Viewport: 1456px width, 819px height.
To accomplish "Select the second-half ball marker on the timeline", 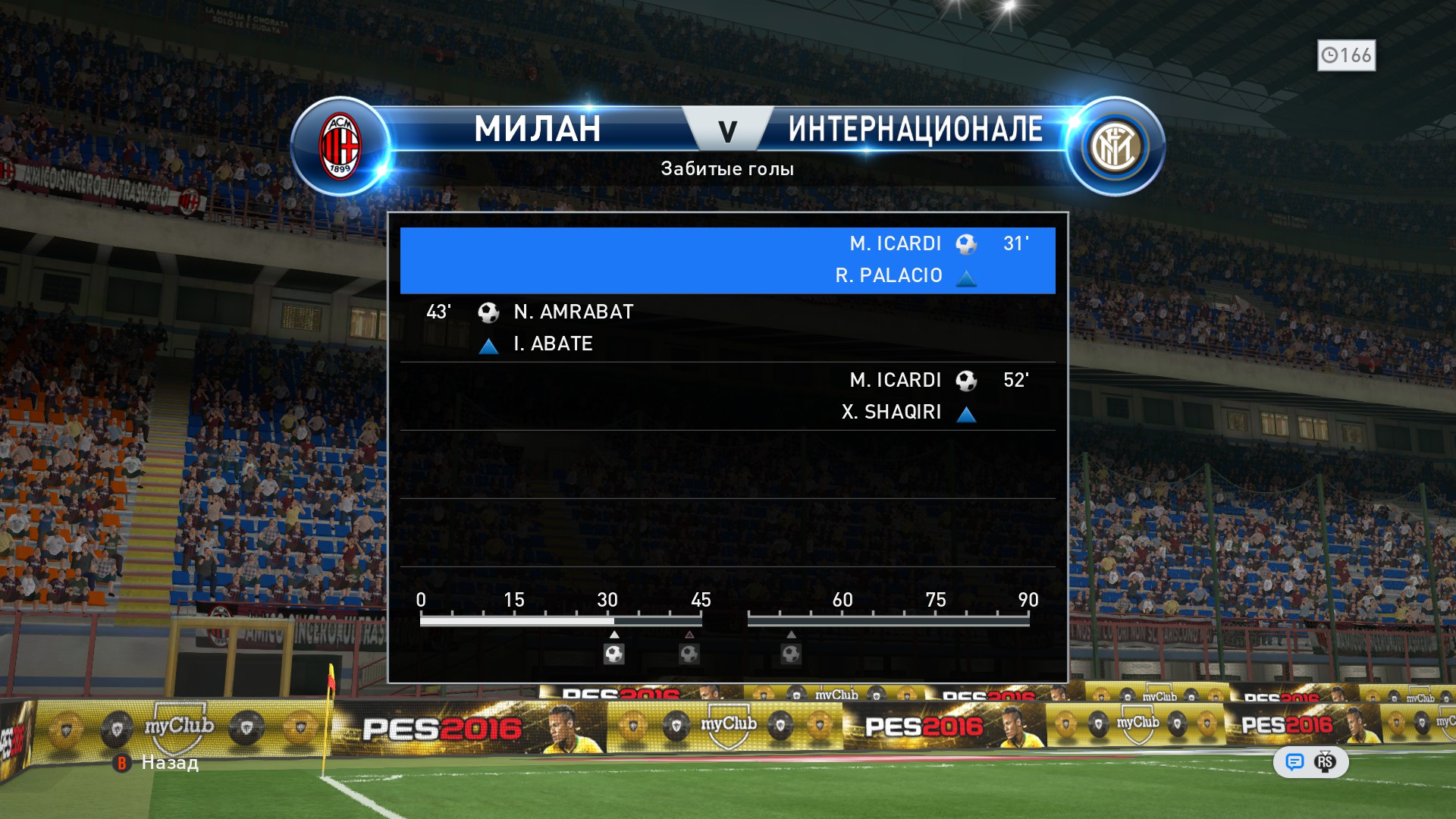I will [x=791, y=654].
